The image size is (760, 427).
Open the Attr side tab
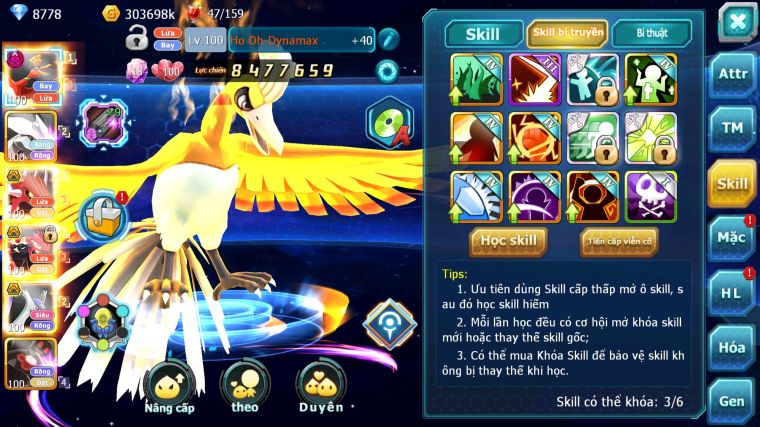pyautogui.click(x=733, y=73)
